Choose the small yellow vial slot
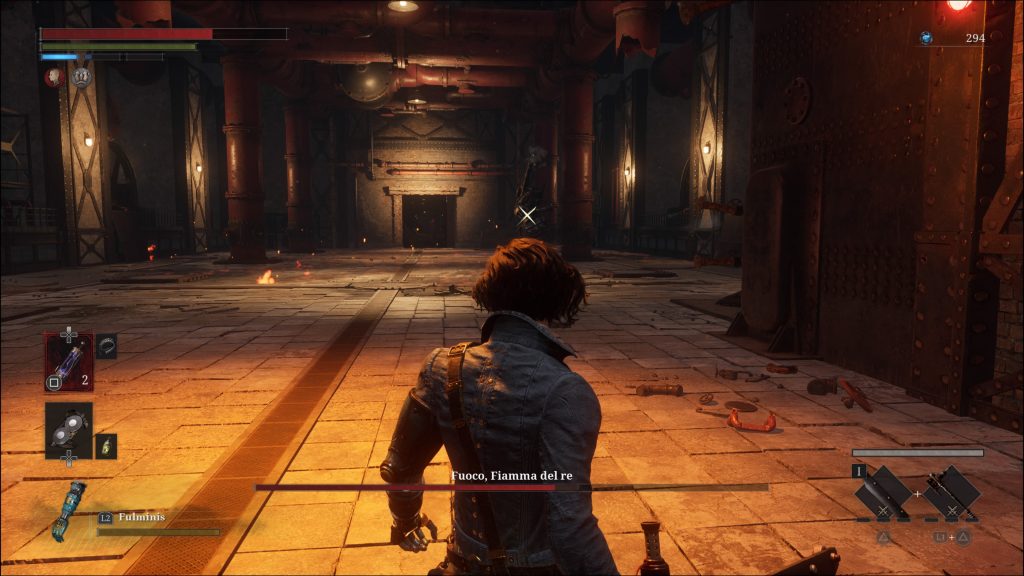Screen dimensions: 1024x576 click(x=106, y=446)
